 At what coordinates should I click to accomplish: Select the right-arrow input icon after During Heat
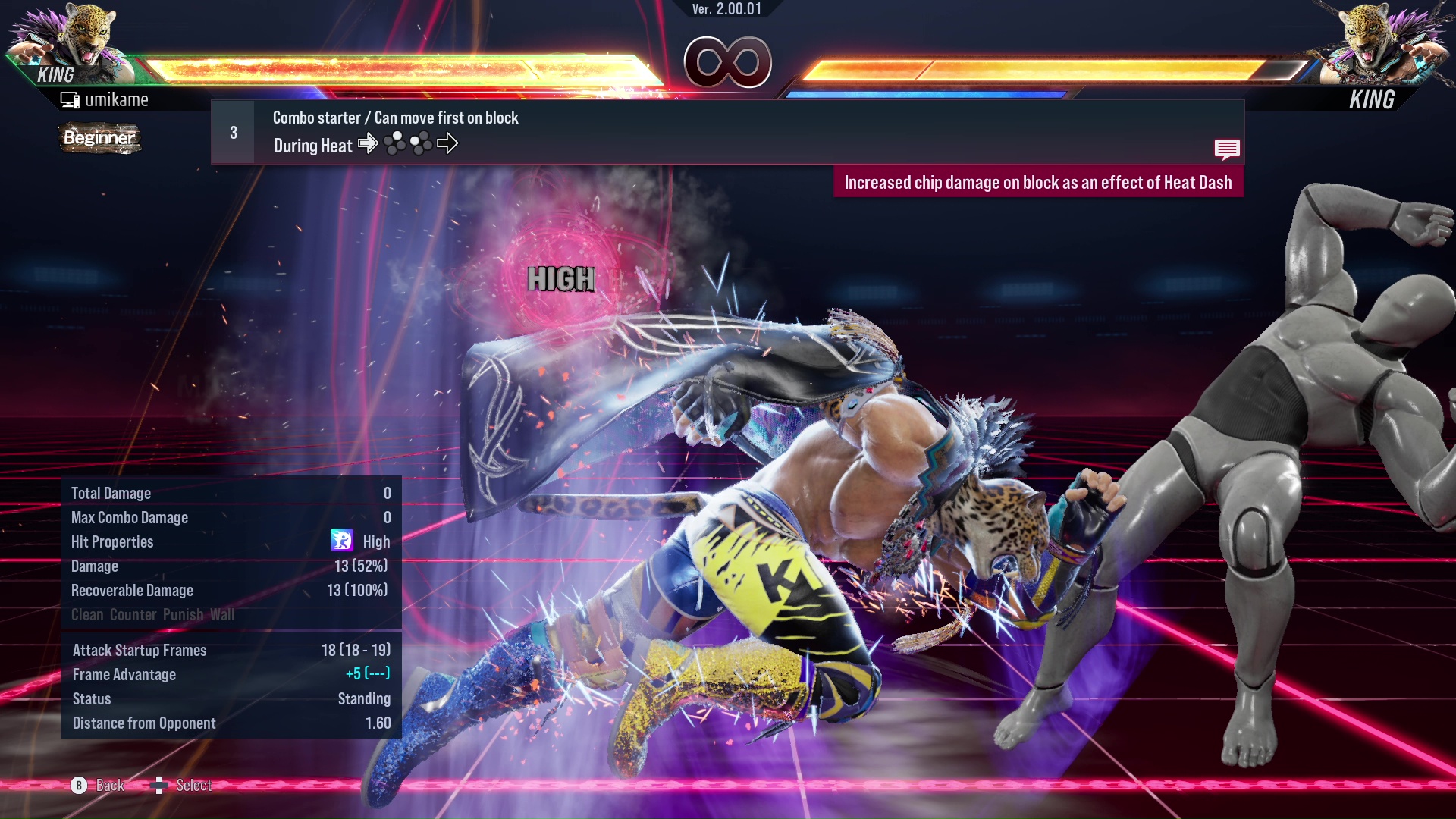(369, 143)
